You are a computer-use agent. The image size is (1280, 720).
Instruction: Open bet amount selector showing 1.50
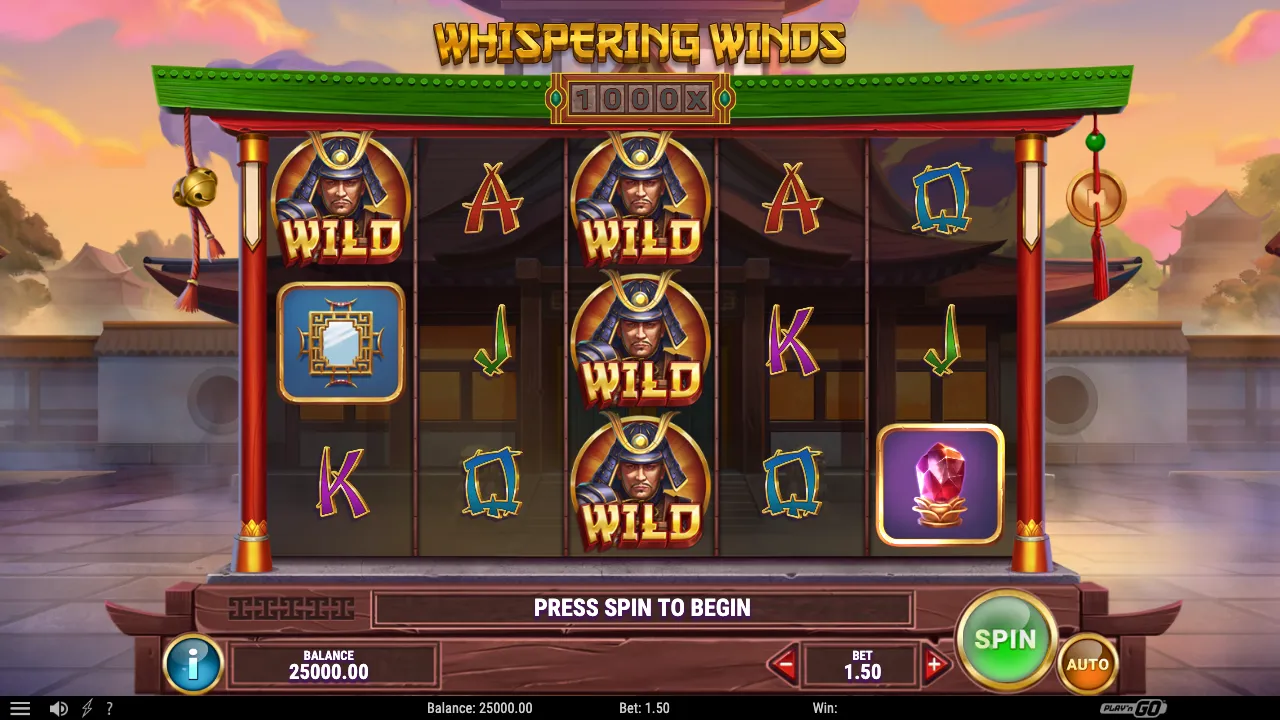tap(862, 663)
